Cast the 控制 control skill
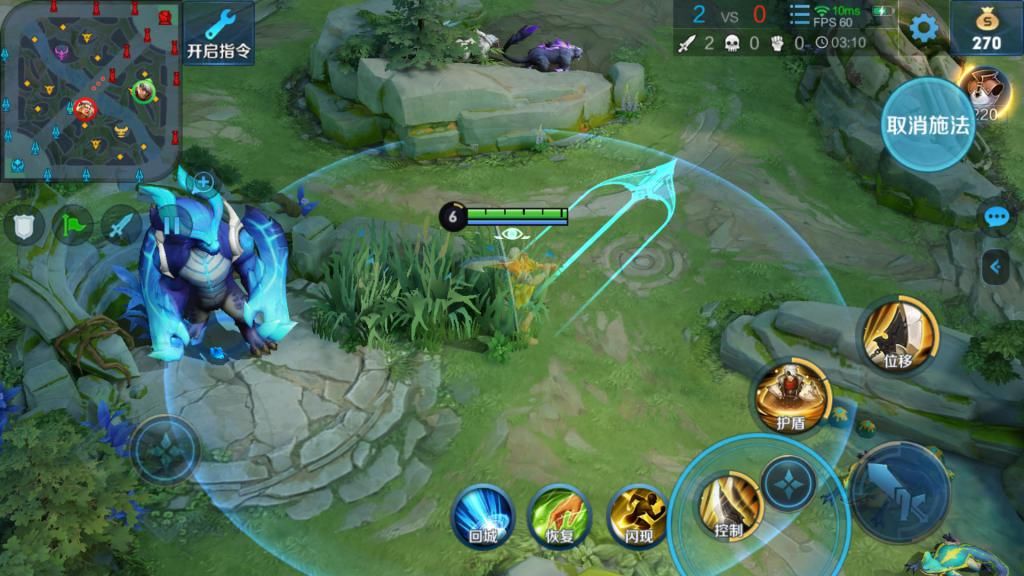Screen dimensions: 1024x576 point(729,505)
